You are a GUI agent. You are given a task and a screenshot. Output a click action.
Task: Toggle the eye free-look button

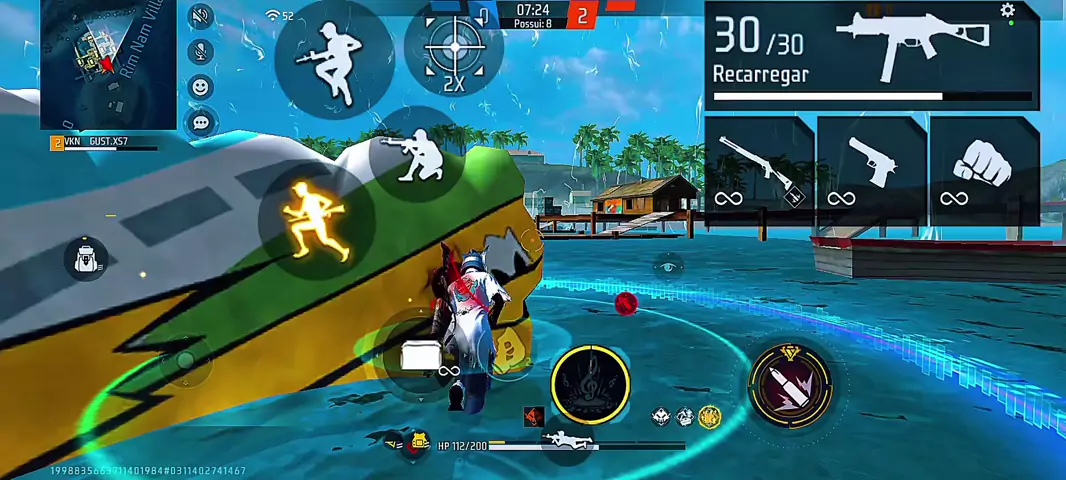click(667, 267)
